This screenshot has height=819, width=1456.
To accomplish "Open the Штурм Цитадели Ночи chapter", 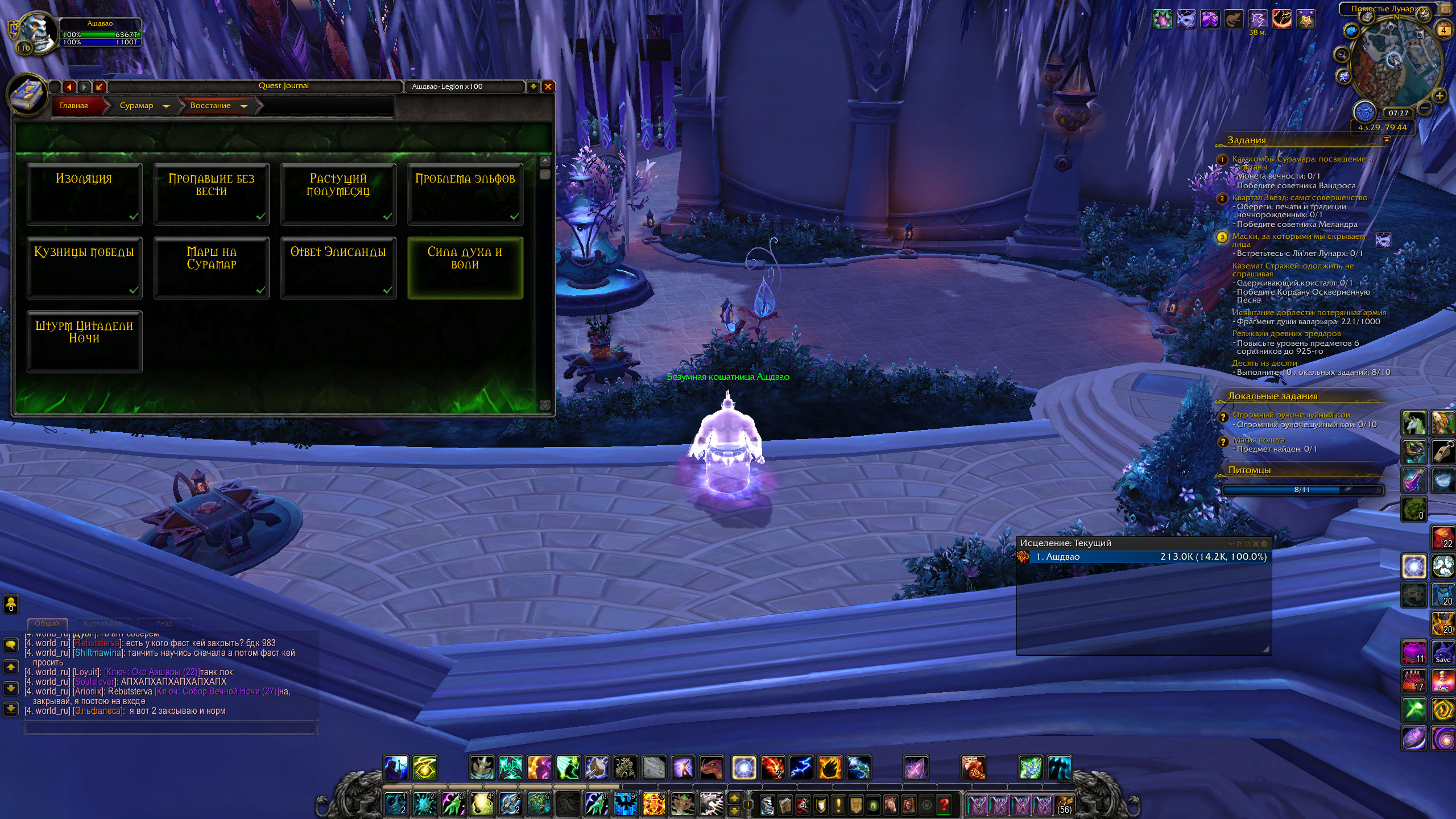I will click(84, 341).
